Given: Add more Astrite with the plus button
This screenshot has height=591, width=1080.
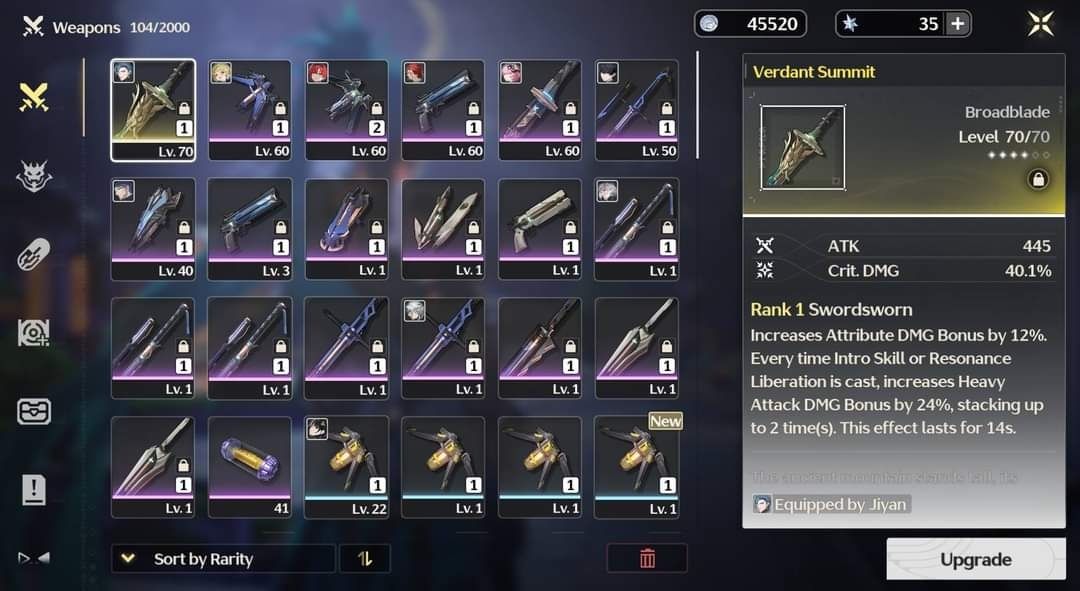Looking at the screenshot, I should click(957, 24).
